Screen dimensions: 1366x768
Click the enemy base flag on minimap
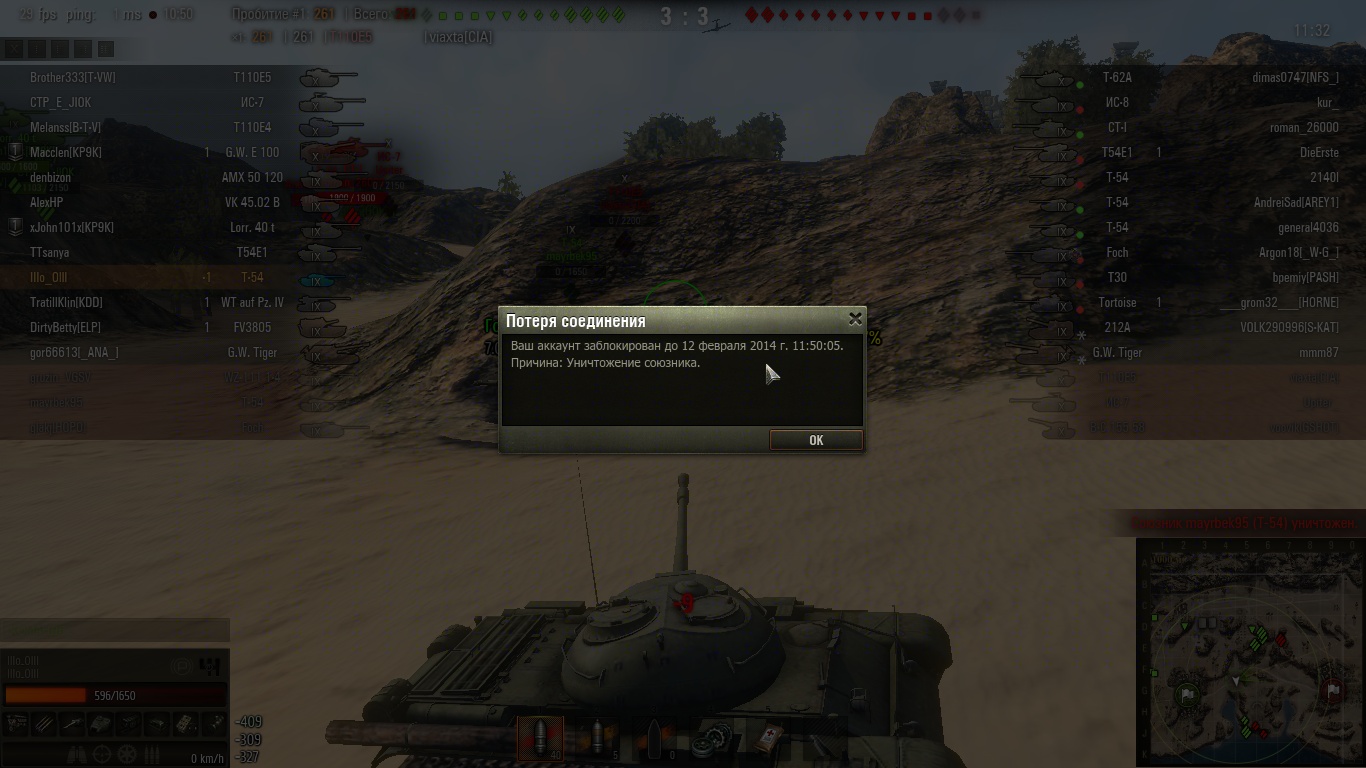tap(1332, 690)
